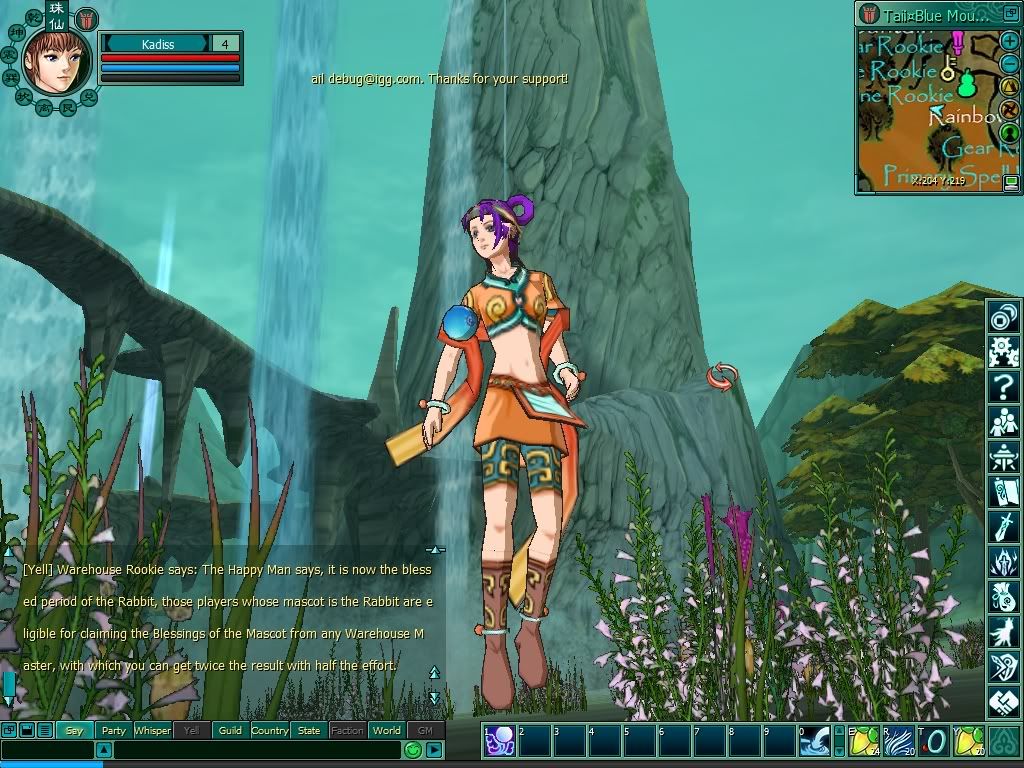Viewport: 1024px width, 768px height.
Task: Click the green monitor icon on minimap
Action: [x=1011, y=181]
